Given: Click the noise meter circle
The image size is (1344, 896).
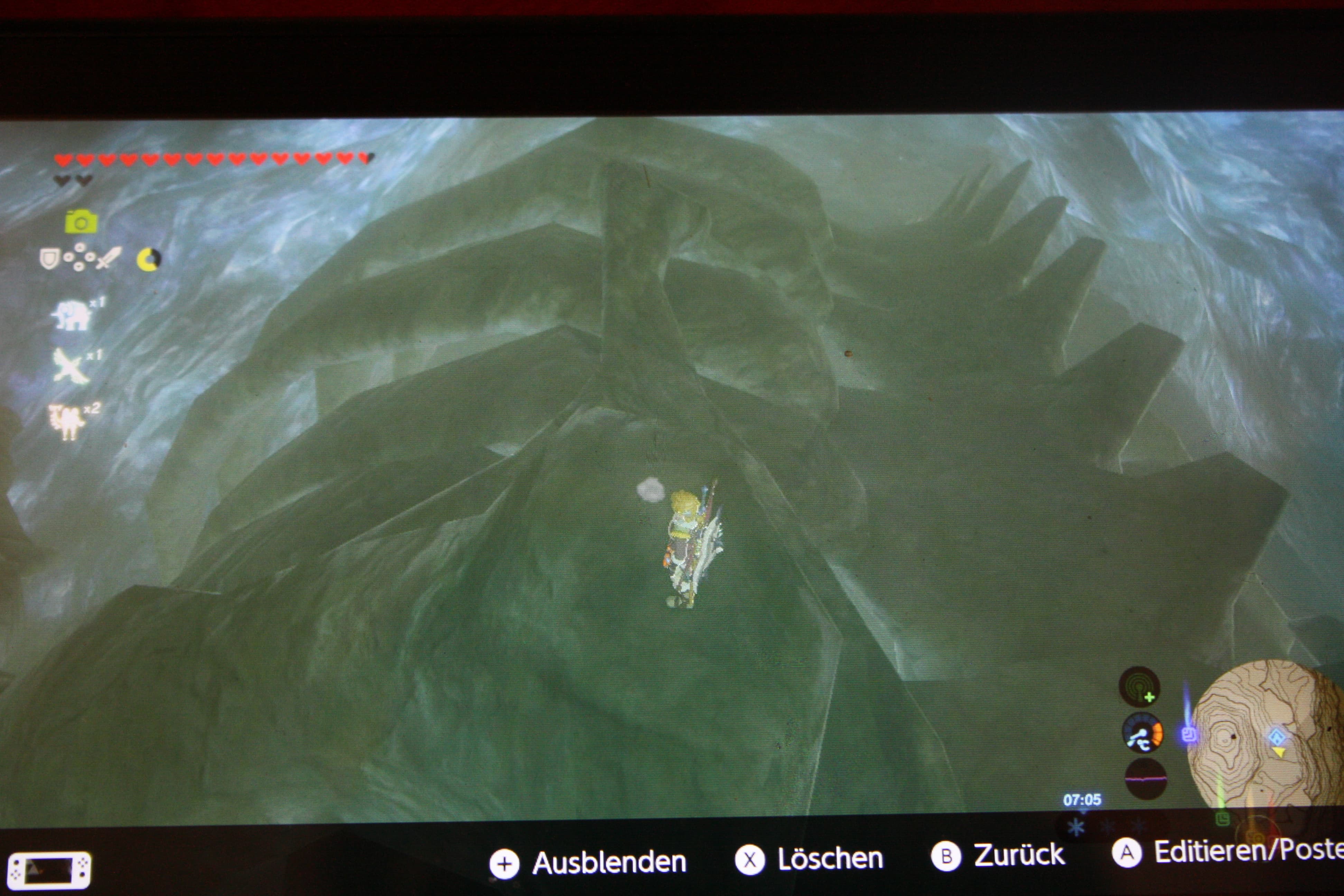Looking at the screenshot, I should [1146, 779].
